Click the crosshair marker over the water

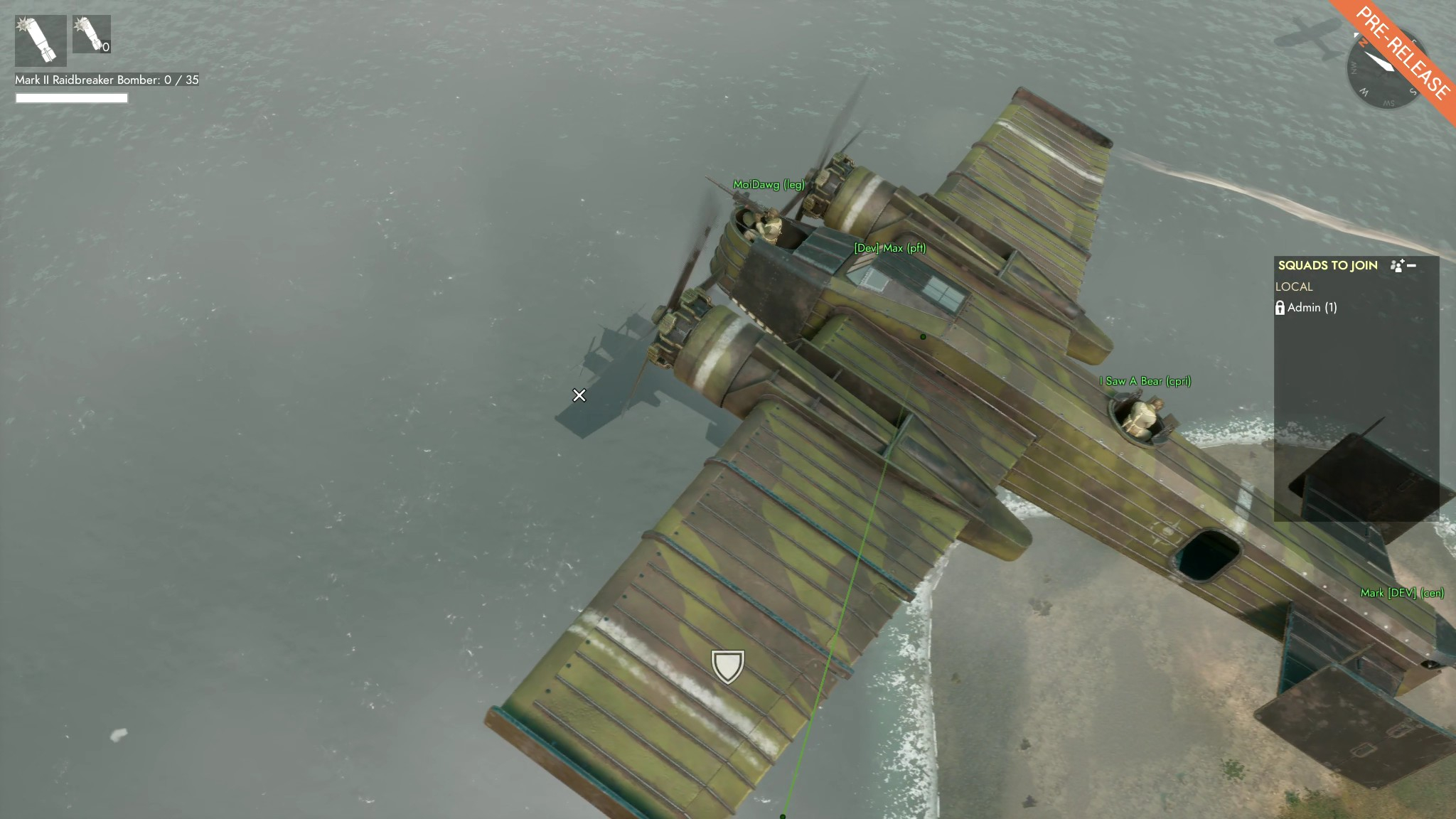pos(580,395)
